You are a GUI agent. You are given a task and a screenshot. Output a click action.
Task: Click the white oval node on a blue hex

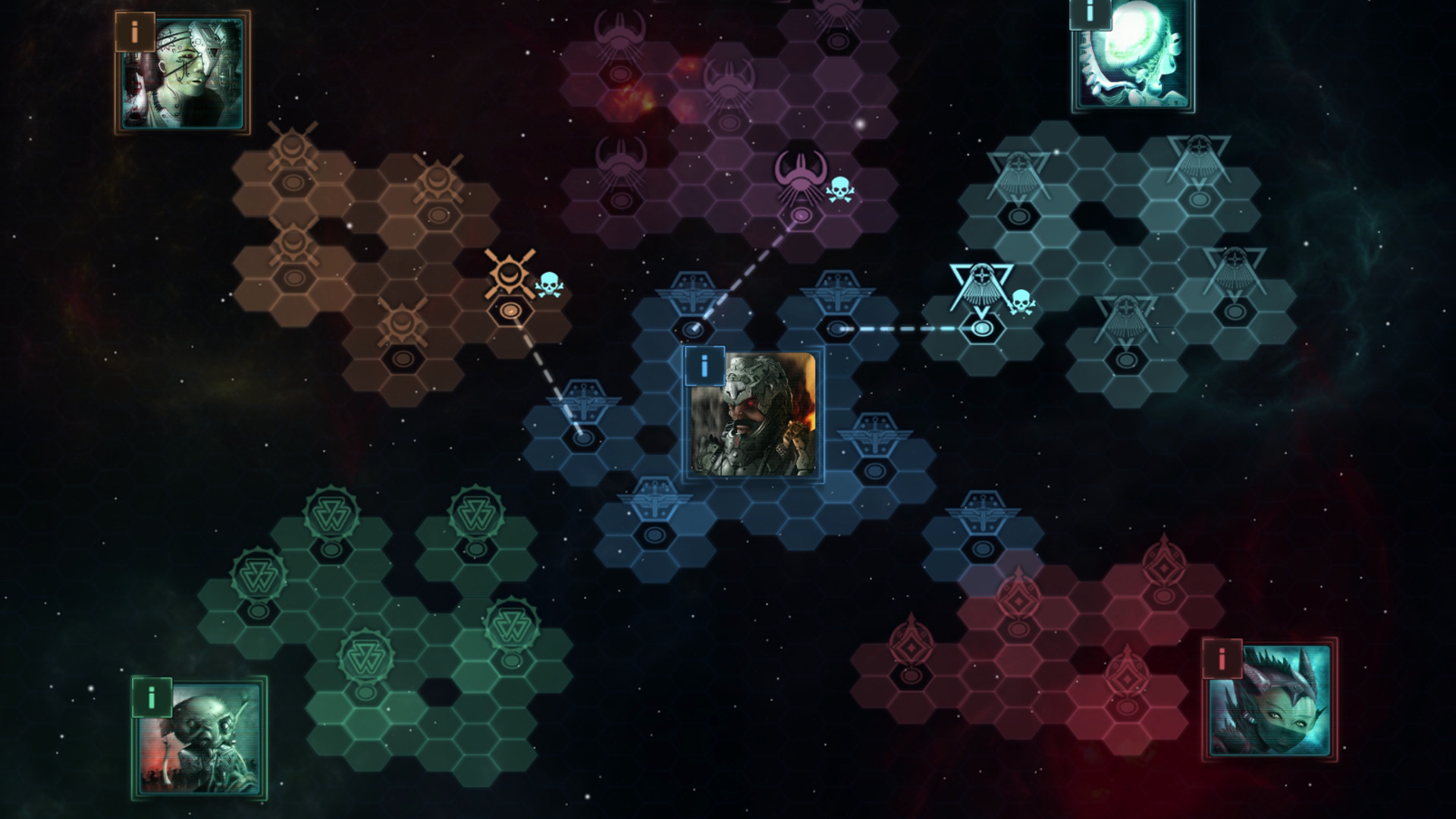pos(836,328)
